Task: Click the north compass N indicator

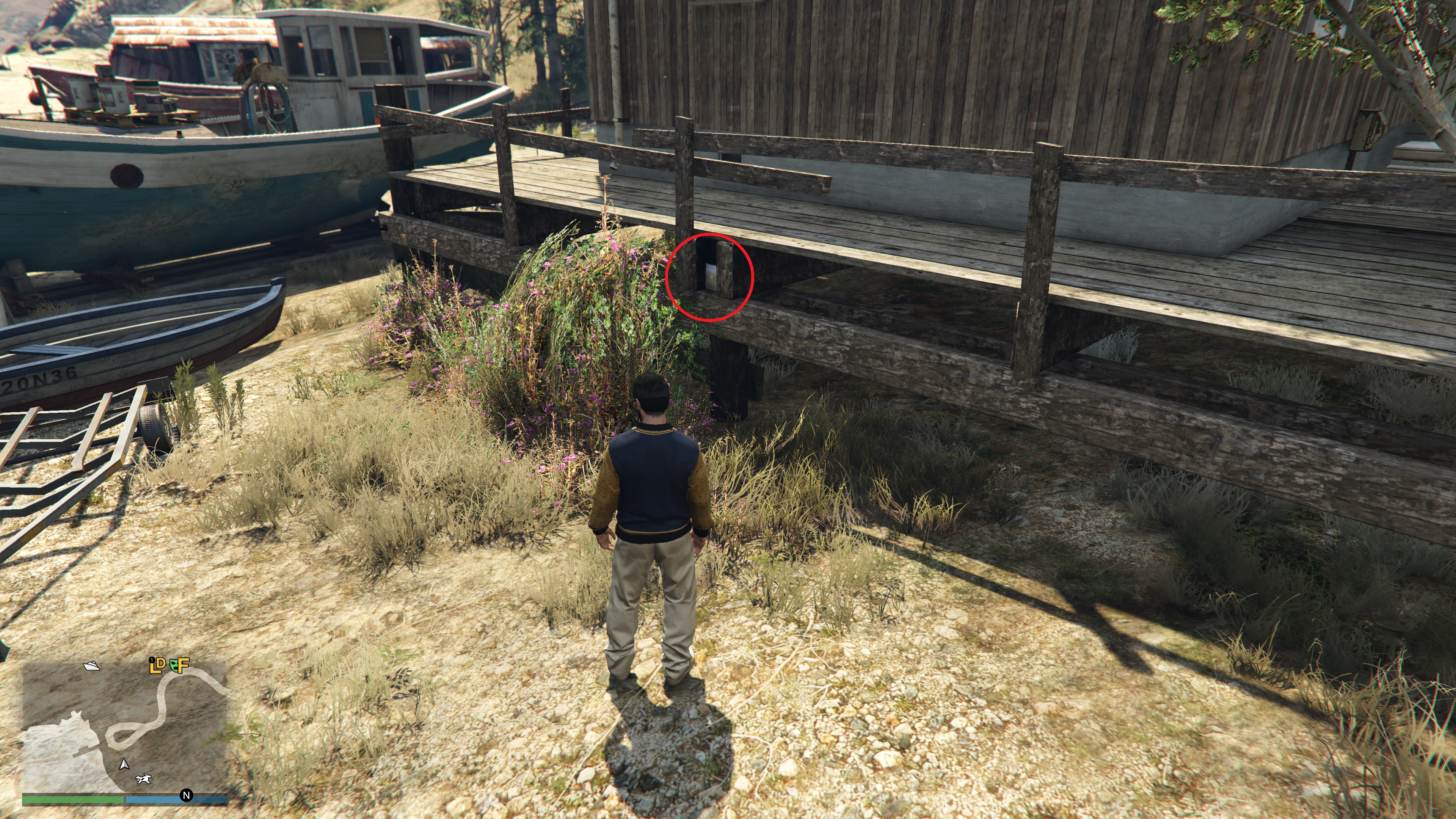Action: tap(186, 795)
